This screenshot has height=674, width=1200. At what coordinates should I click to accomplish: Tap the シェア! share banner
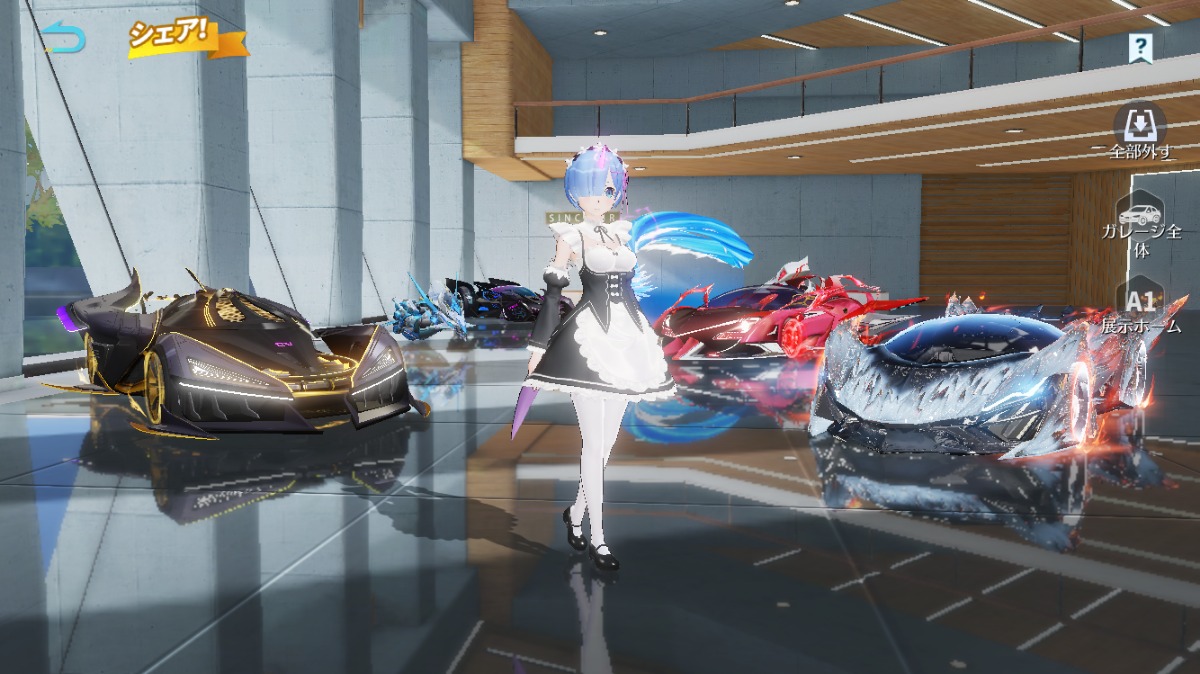click(x=183, y=37)
